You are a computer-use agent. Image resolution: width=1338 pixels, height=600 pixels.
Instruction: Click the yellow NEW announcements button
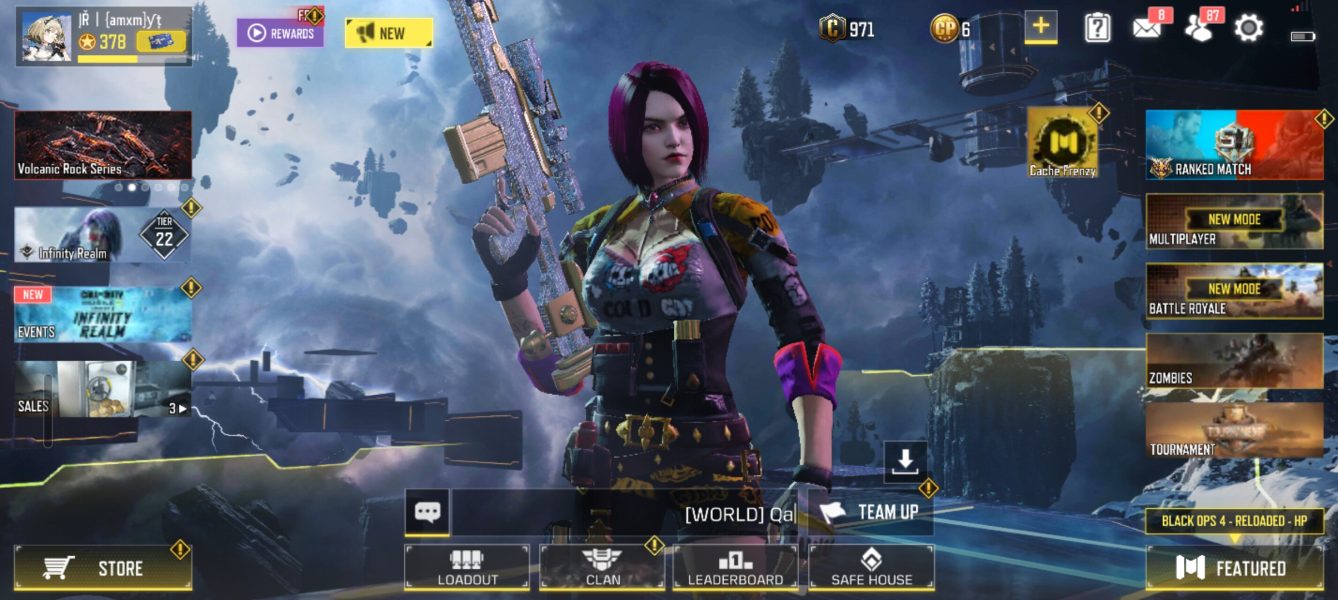point(388,33)
